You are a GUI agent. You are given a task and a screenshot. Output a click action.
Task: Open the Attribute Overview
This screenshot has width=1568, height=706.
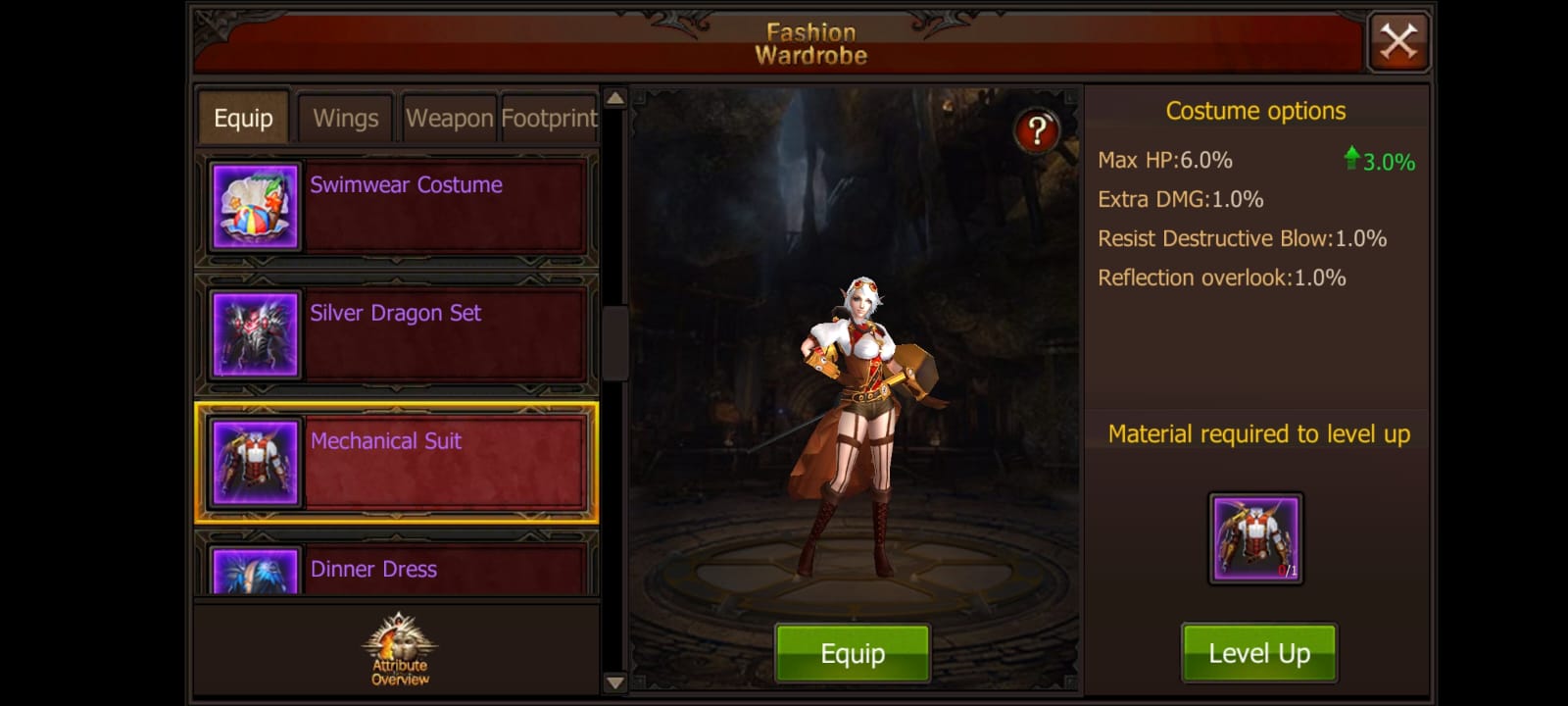(400, 649)
